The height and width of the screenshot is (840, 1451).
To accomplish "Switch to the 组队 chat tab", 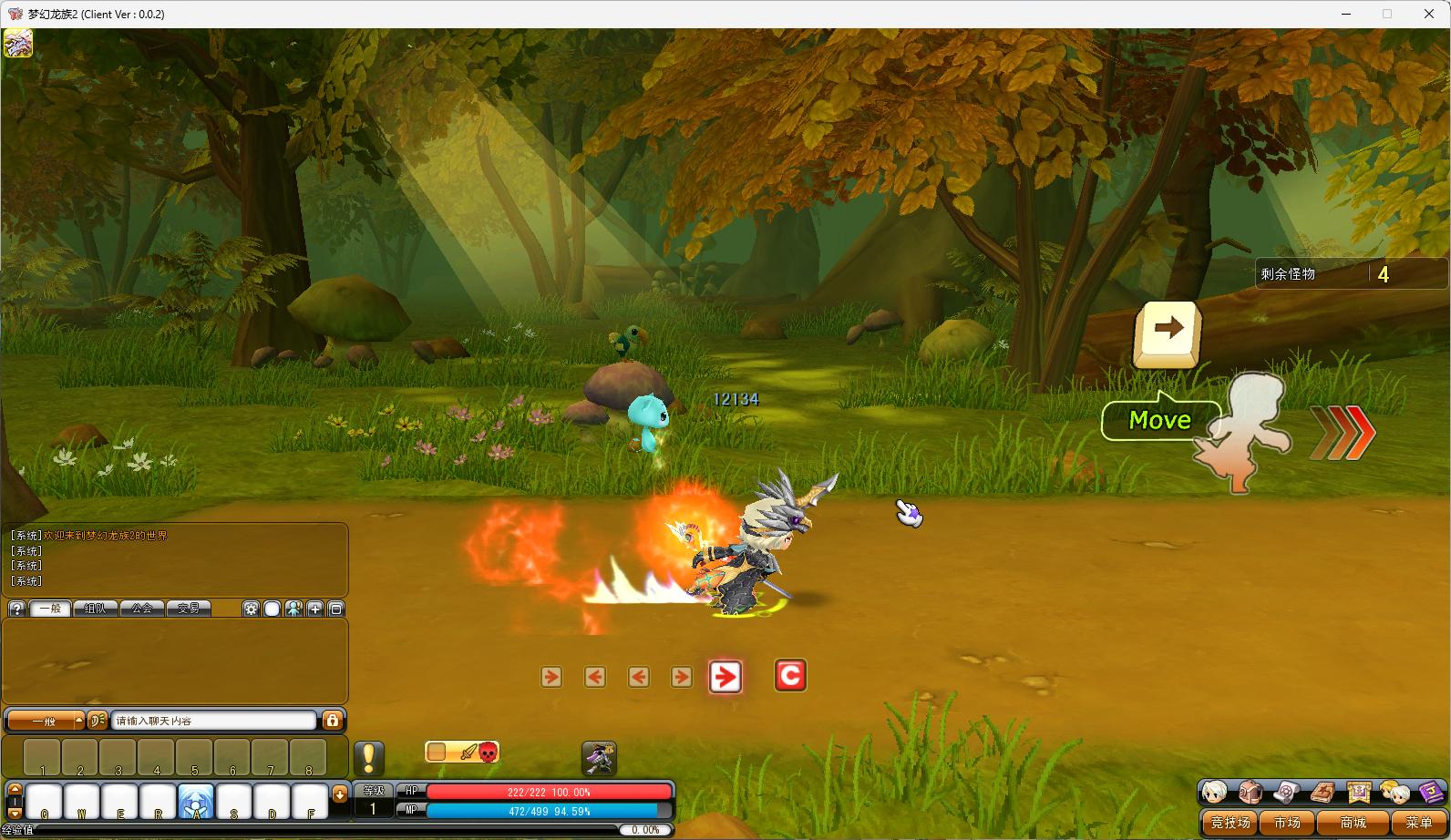I will [x=95, y=609].
